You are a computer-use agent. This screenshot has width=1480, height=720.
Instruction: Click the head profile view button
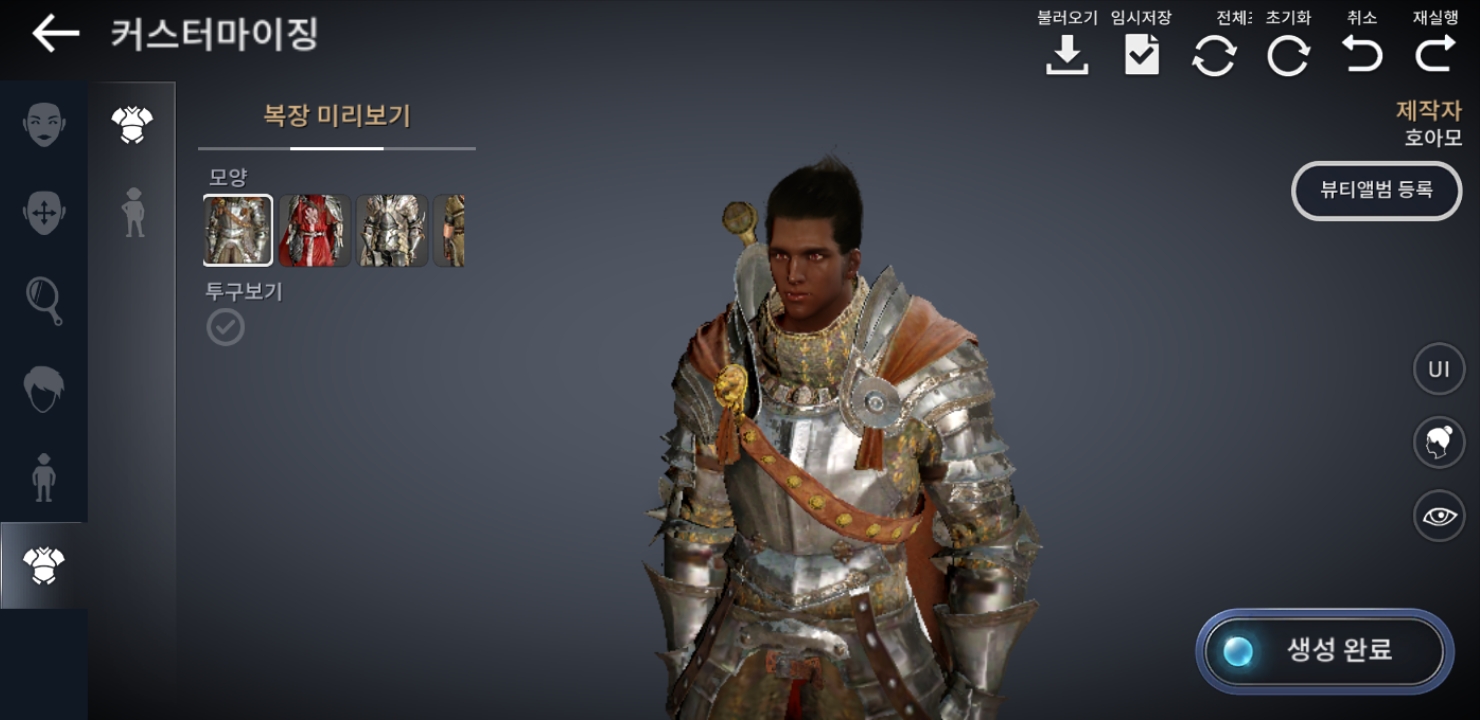(x=1438, y=443)
